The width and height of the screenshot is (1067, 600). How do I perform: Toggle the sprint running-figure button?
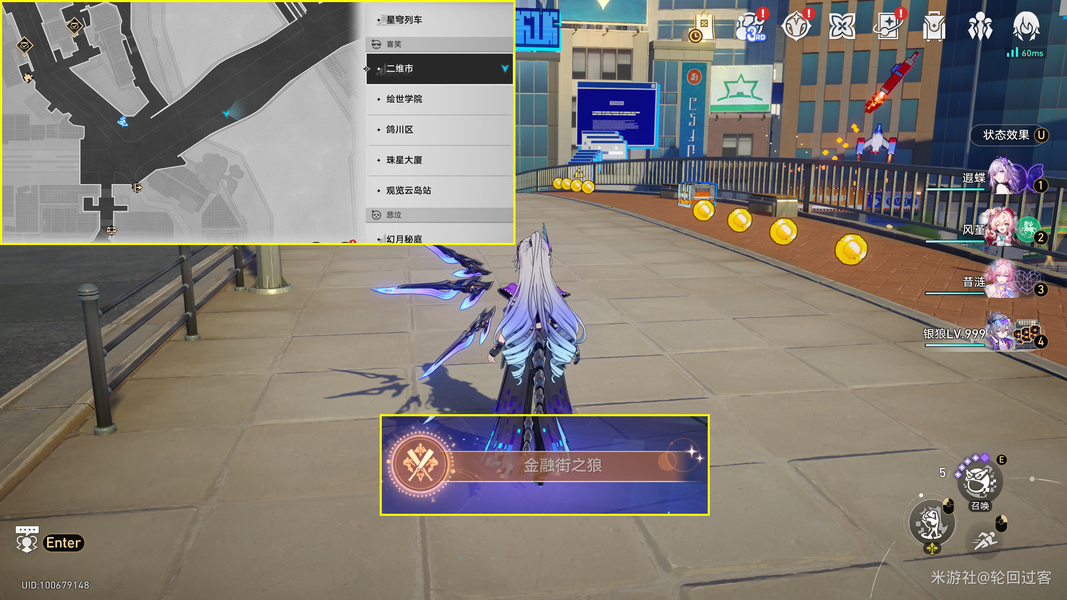[984, 541]
